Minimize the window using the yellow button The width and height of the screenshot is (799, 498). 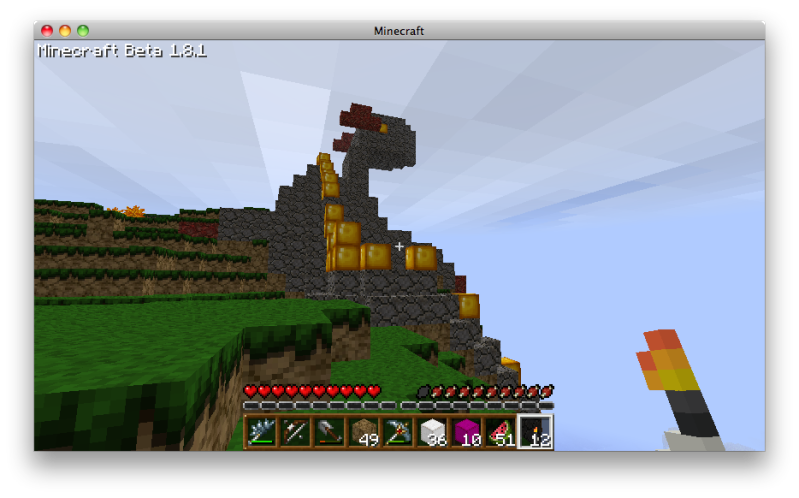pos(65,31)
